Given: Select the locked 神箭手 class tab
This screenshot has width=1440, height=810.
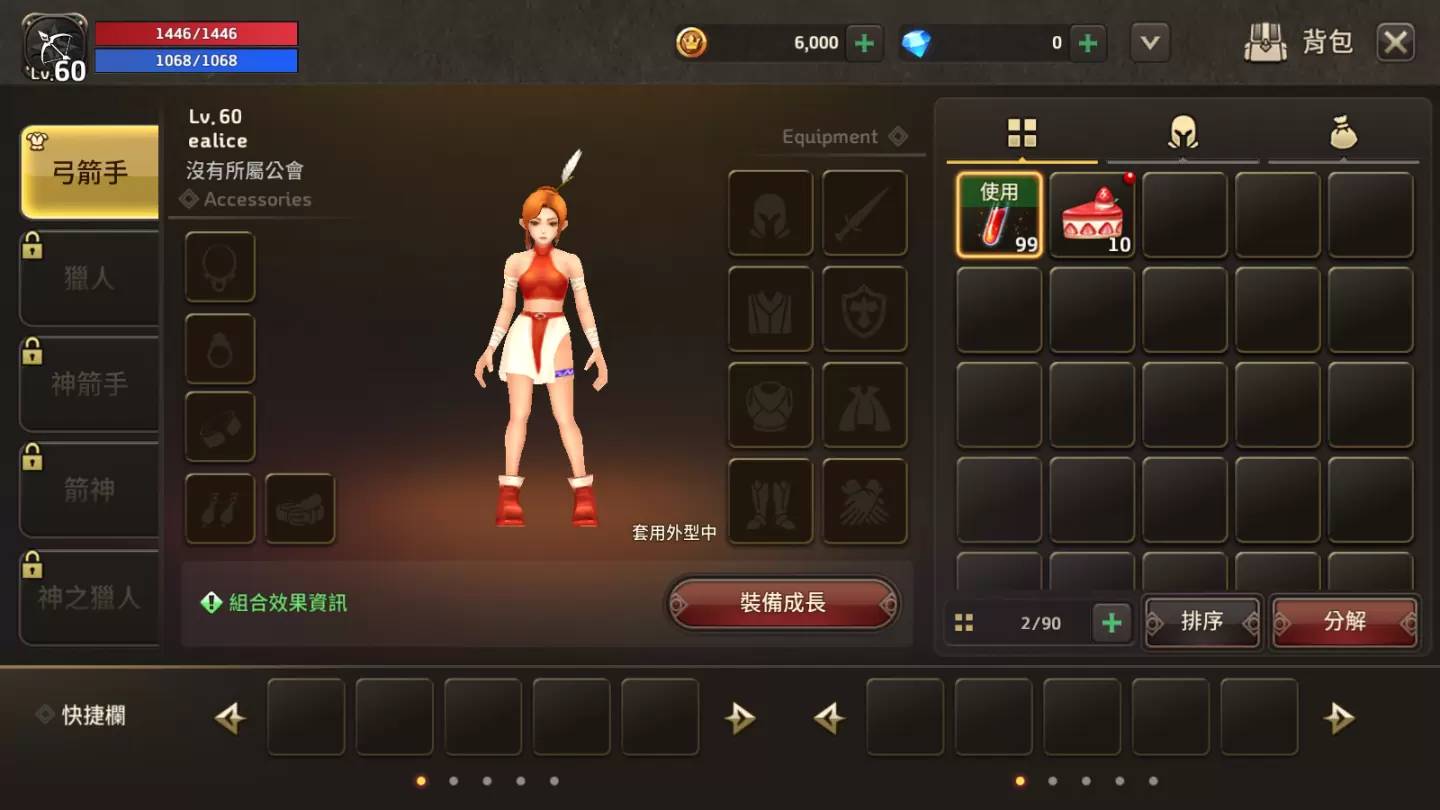Looking at the screenshot, I should 90,384.
